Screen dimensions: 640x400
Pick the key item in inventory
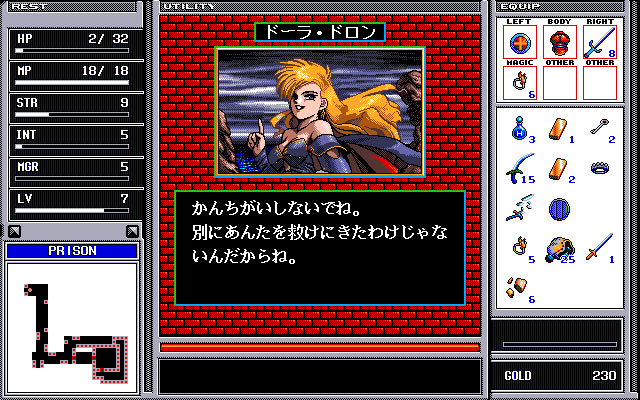tap(598, 125)
